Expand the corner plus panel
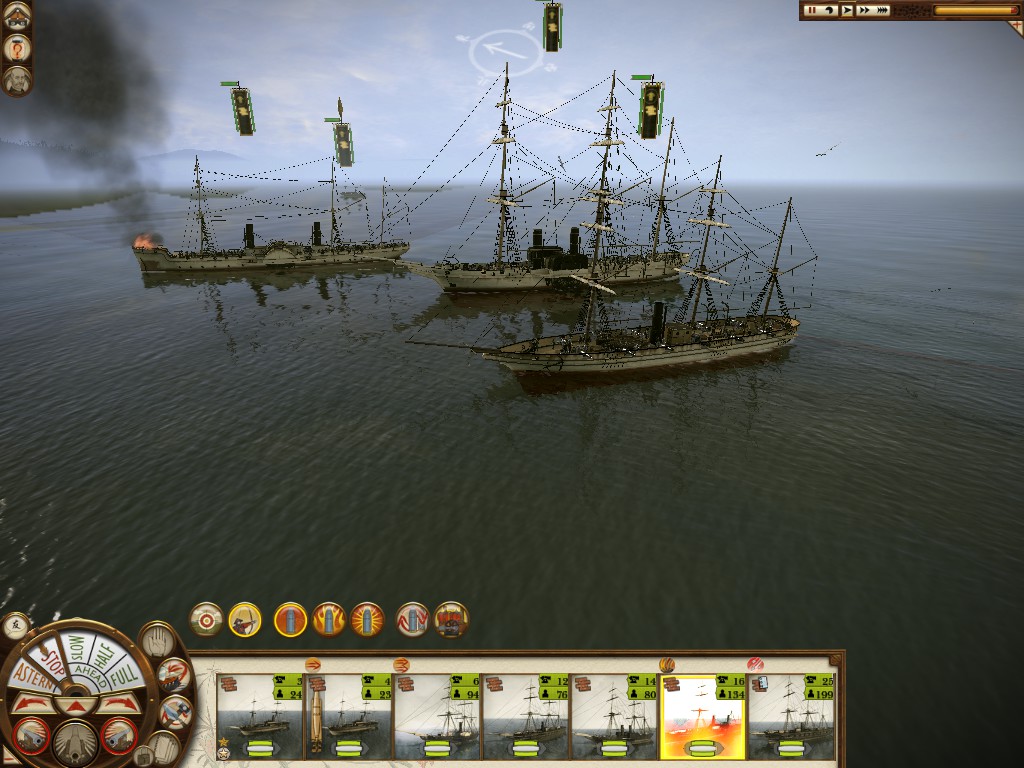This screenshot has width=1024, height=768. [x=1014, y=27]
